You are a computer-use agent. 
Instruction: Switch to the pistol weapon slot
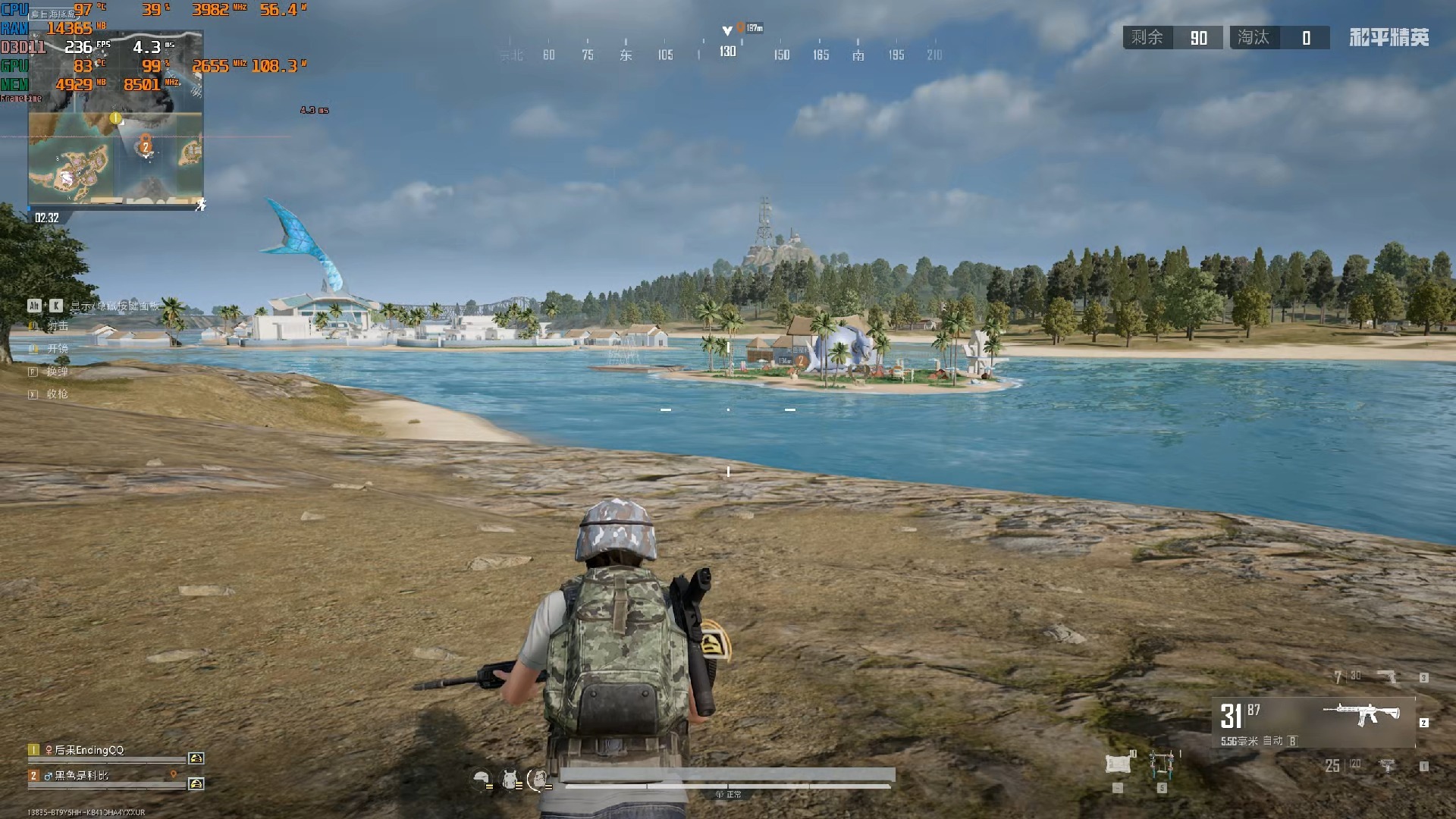pyautogui.click(x=1385, y=676)
